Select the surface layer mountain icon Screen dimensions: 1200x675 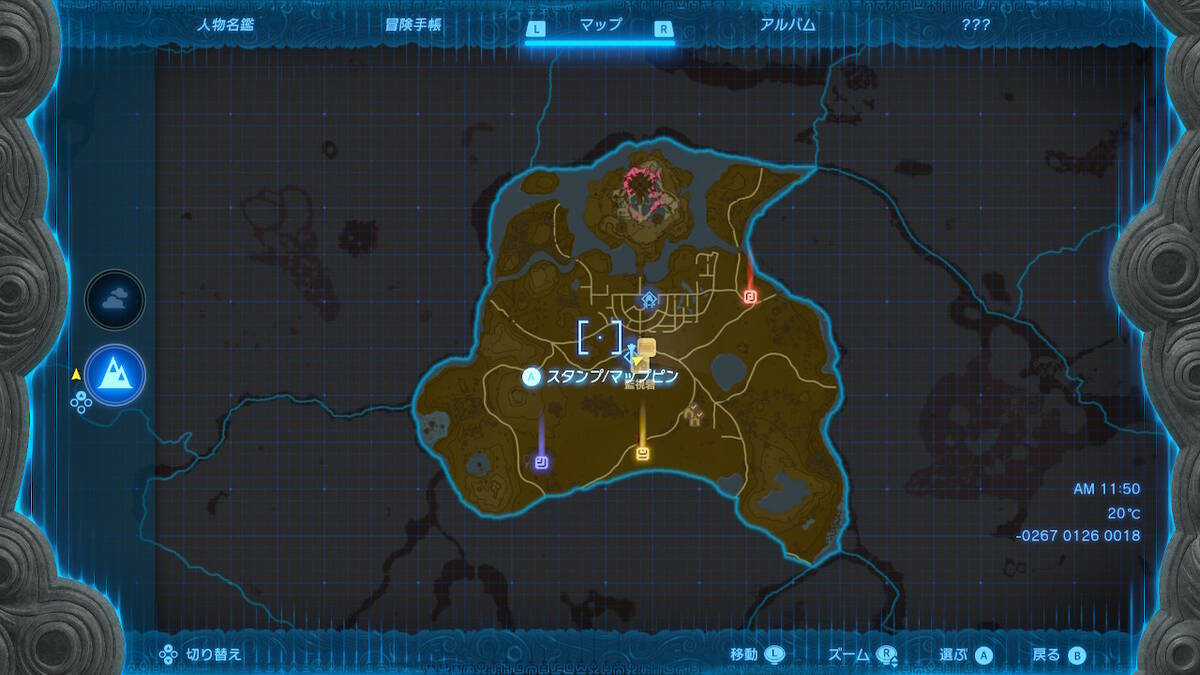[115, 374]
